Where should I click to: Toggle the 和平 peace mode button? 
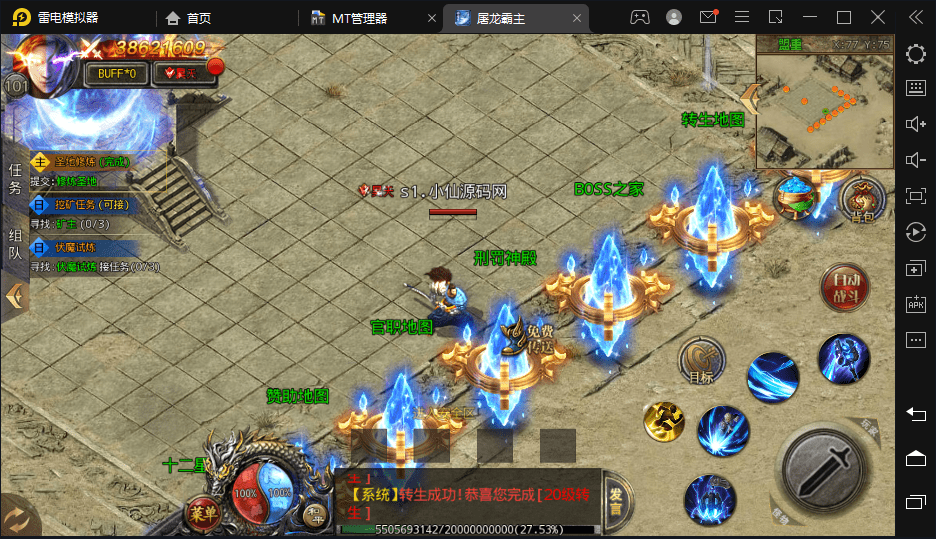(x=314, y=517)
